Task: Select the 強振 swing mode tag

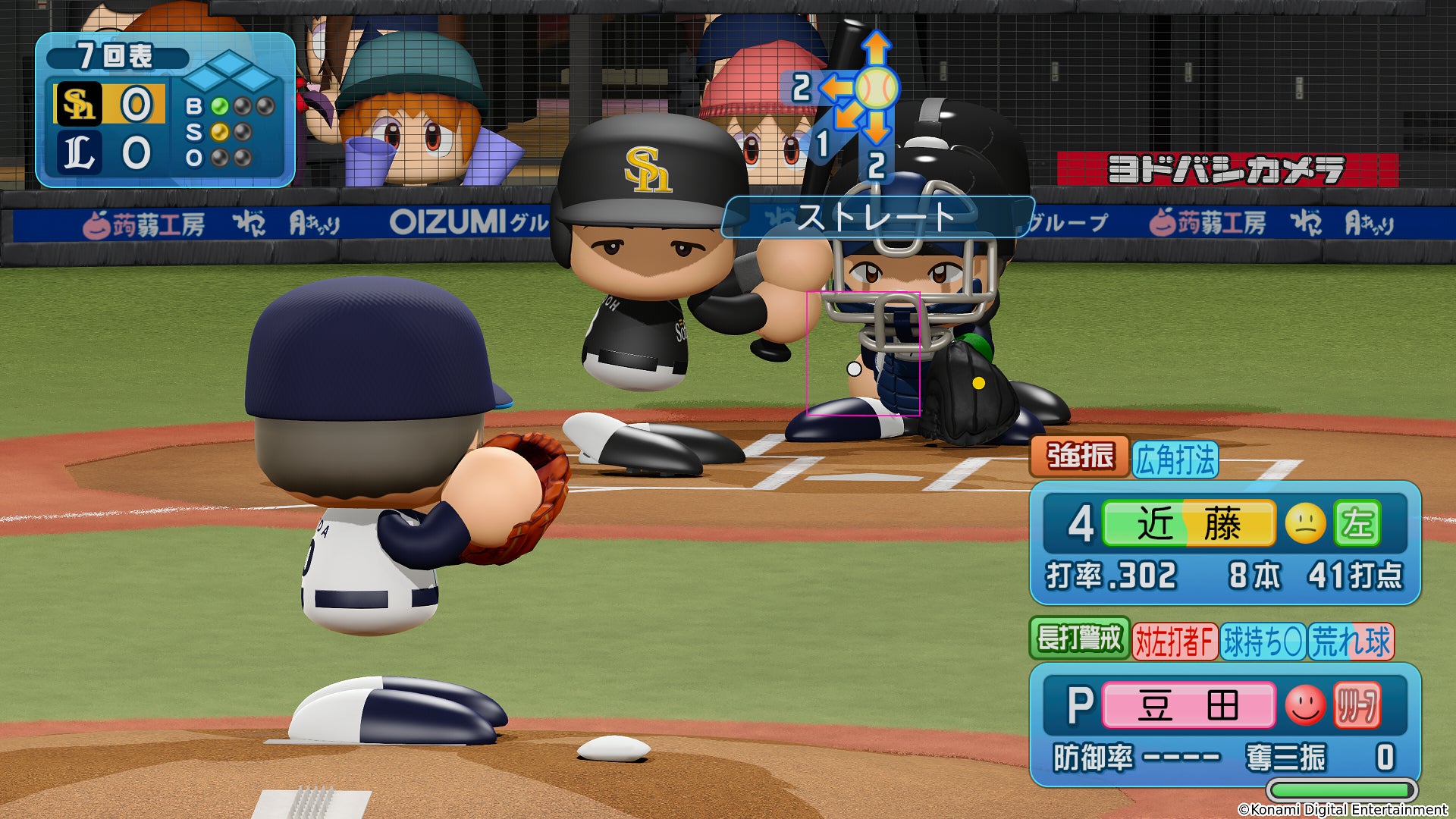Action: tap(1079, 457)
